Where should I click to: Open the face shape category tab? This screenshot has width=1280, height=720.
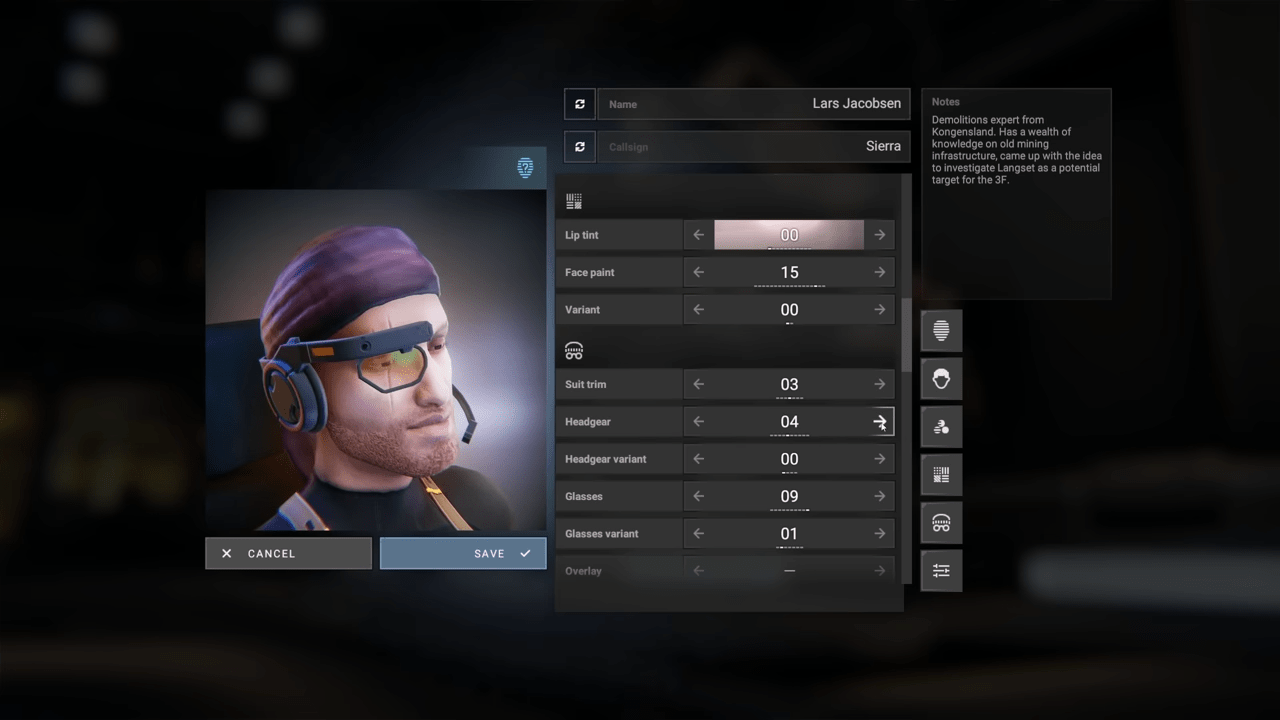point(941,331)
